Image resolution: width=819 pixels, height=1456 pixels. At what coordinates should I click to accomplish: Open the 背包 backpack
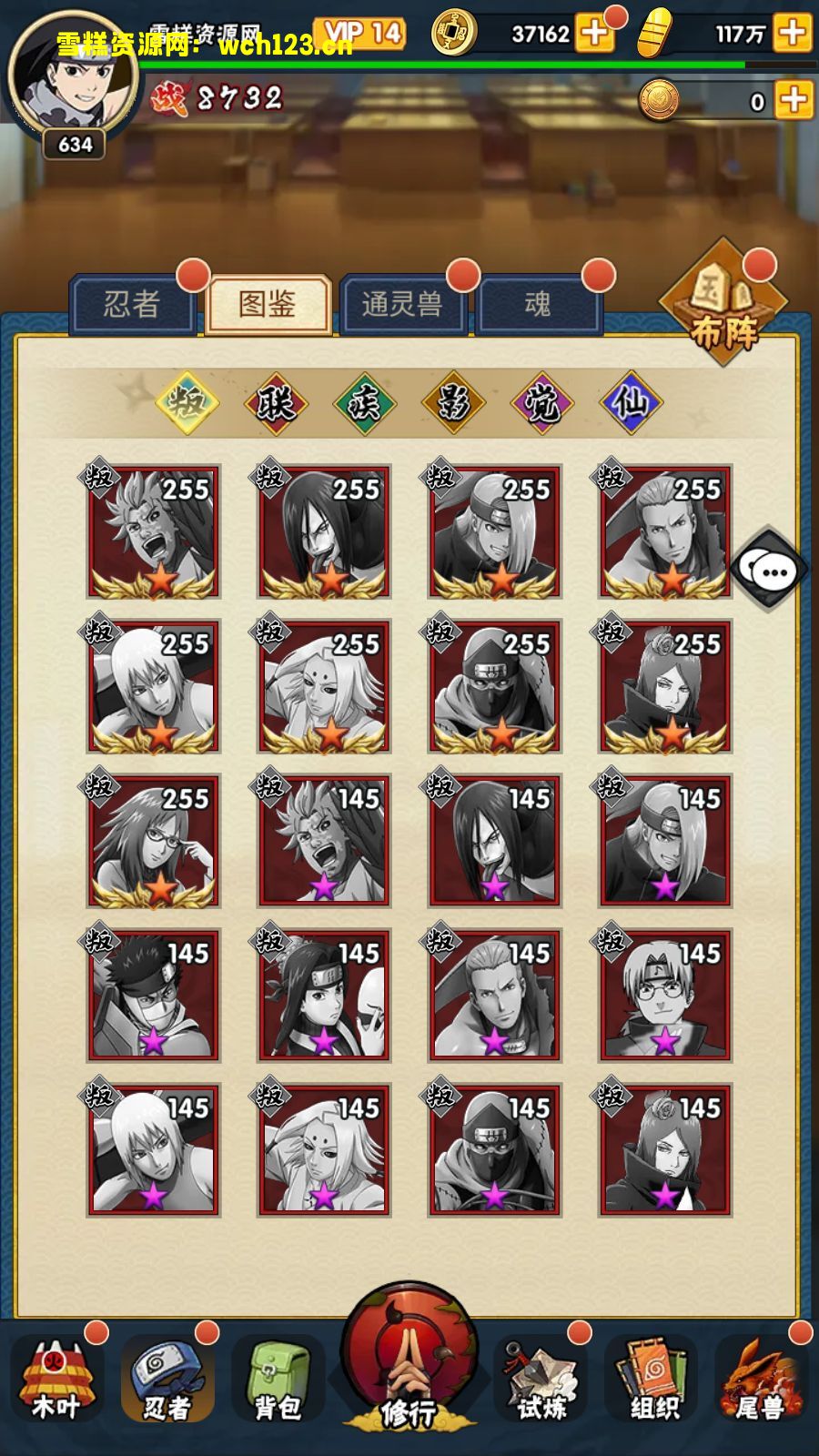tap(278, 1380)
